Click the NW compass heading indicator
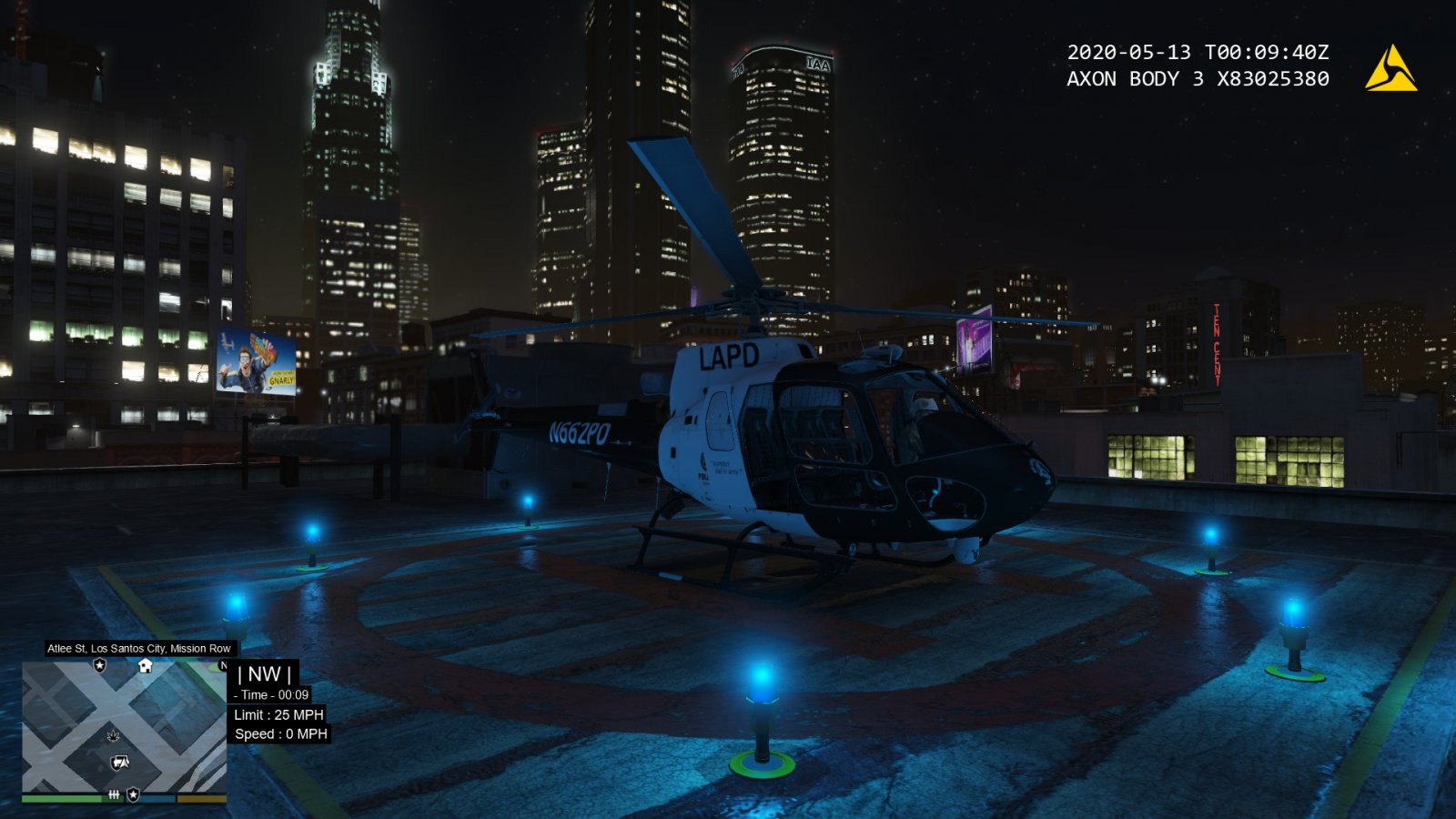The image size is (1456, 819). 264,675
